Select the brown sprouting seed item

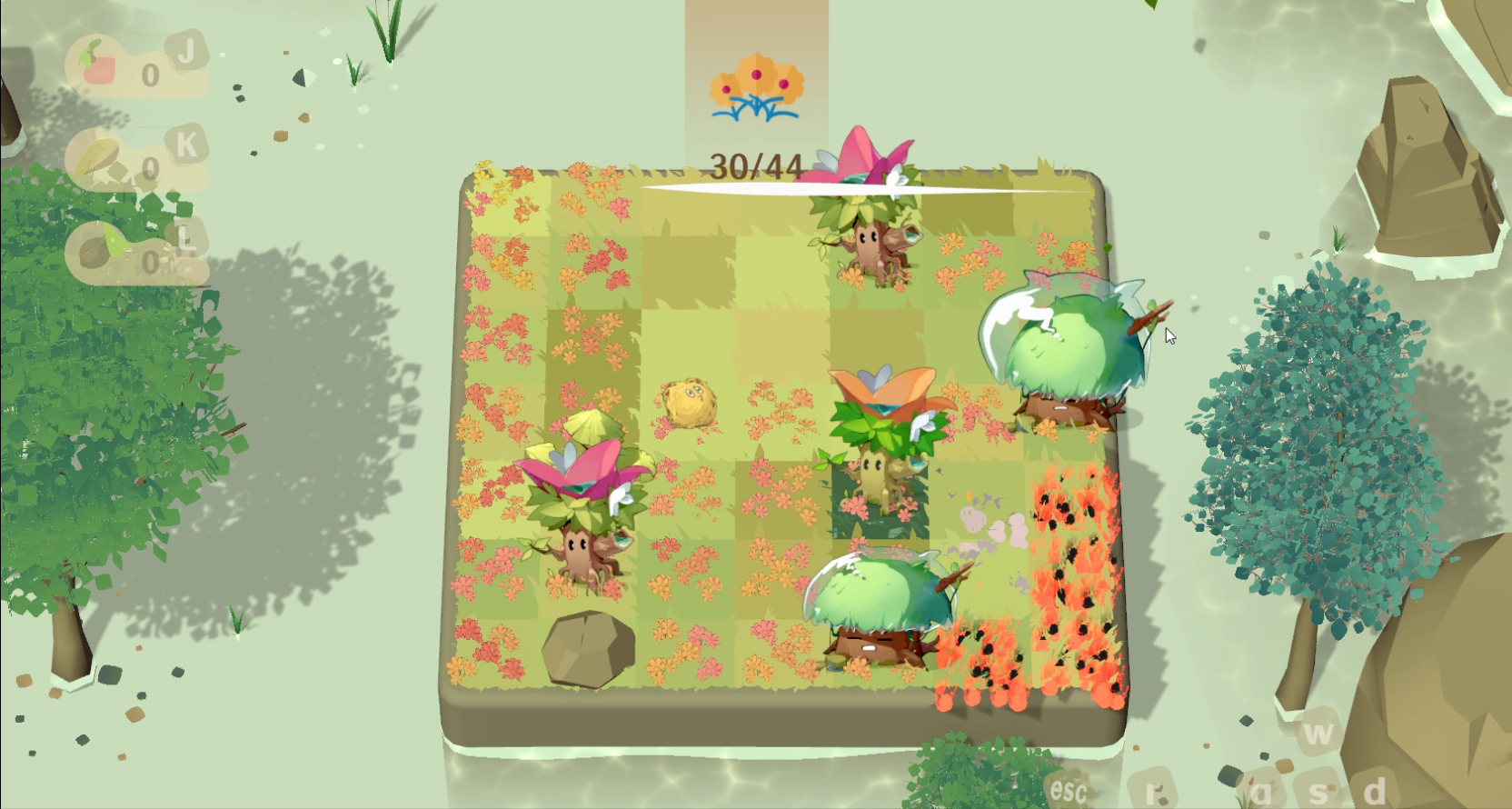coord(101,250)
